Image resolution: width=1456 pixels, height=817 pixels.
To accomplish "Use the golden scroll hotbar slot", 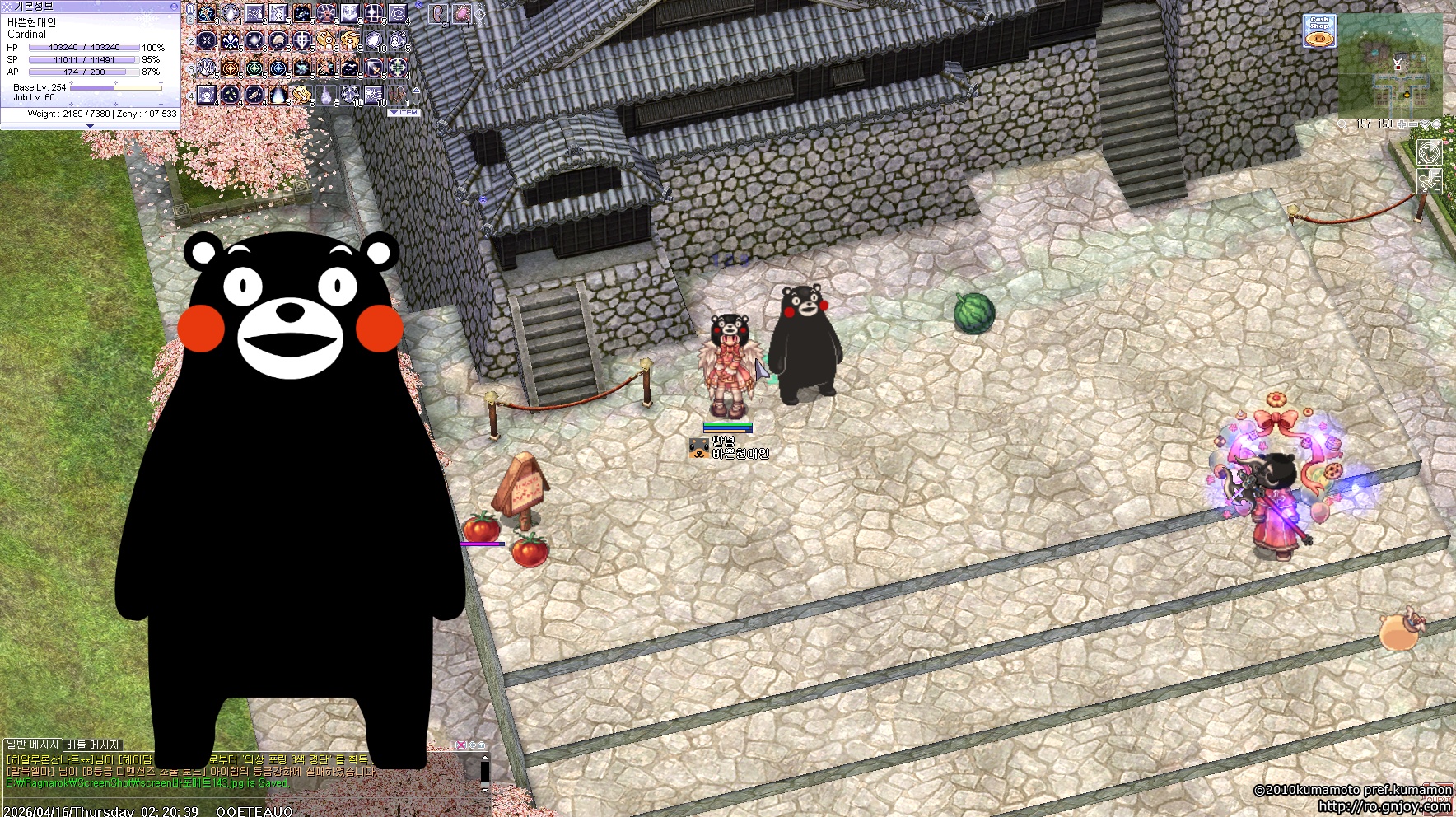I will pos(302,95).
